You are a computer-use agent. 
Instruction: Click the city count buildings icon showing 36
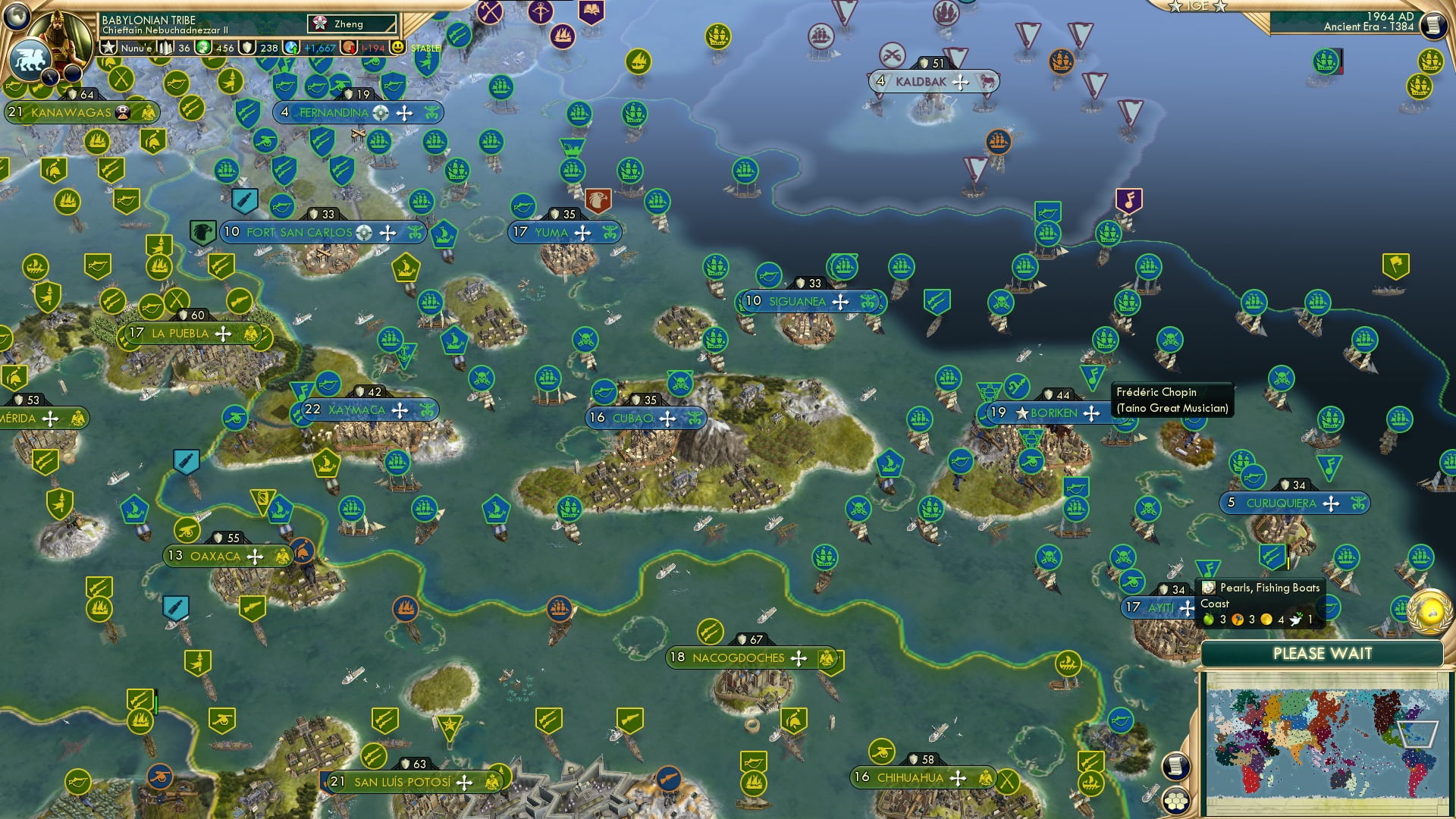pos(165,47)
